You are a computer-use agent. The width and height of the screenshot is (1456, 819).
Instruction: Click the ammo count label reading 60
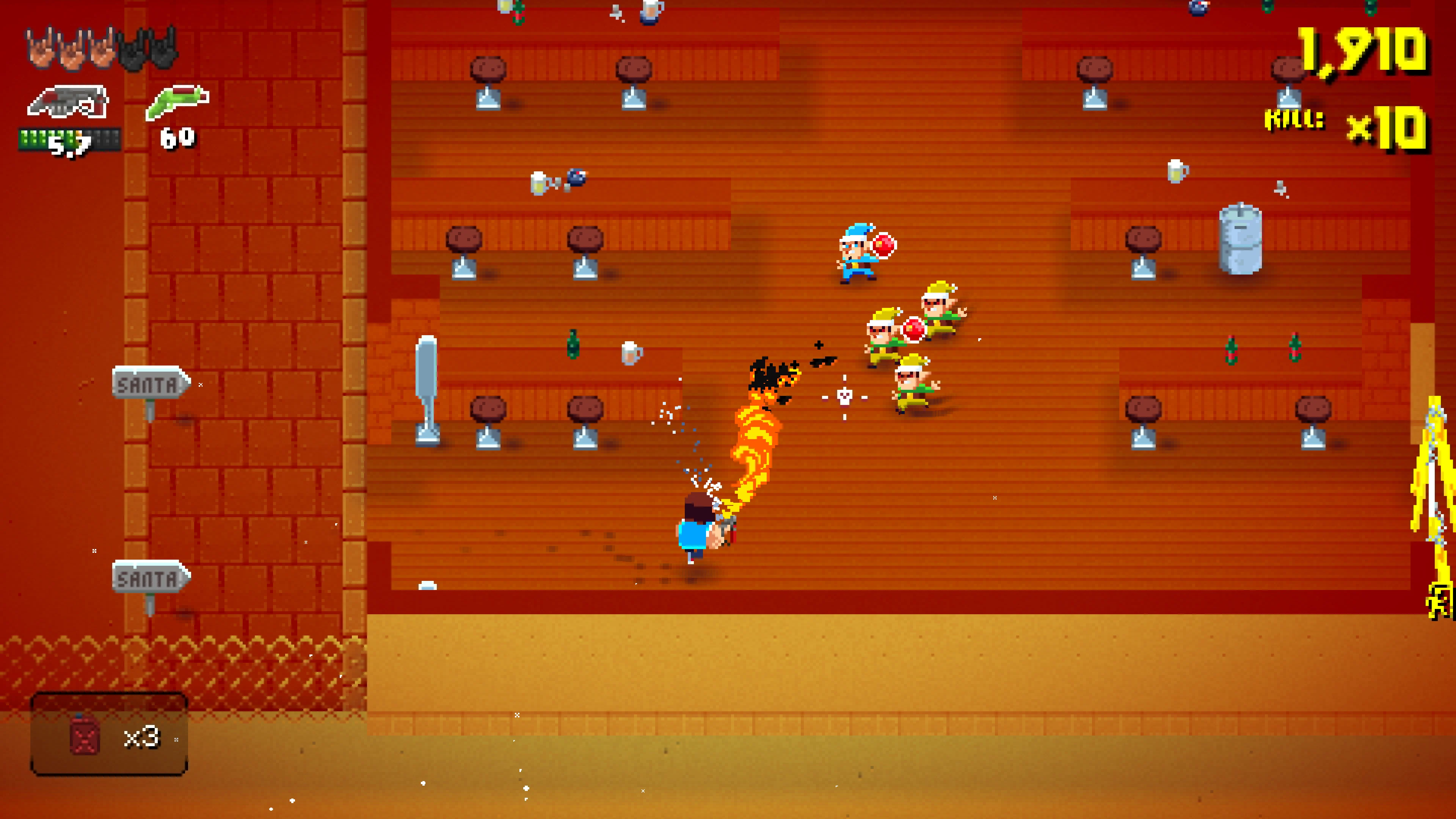(x=178, y=137)
